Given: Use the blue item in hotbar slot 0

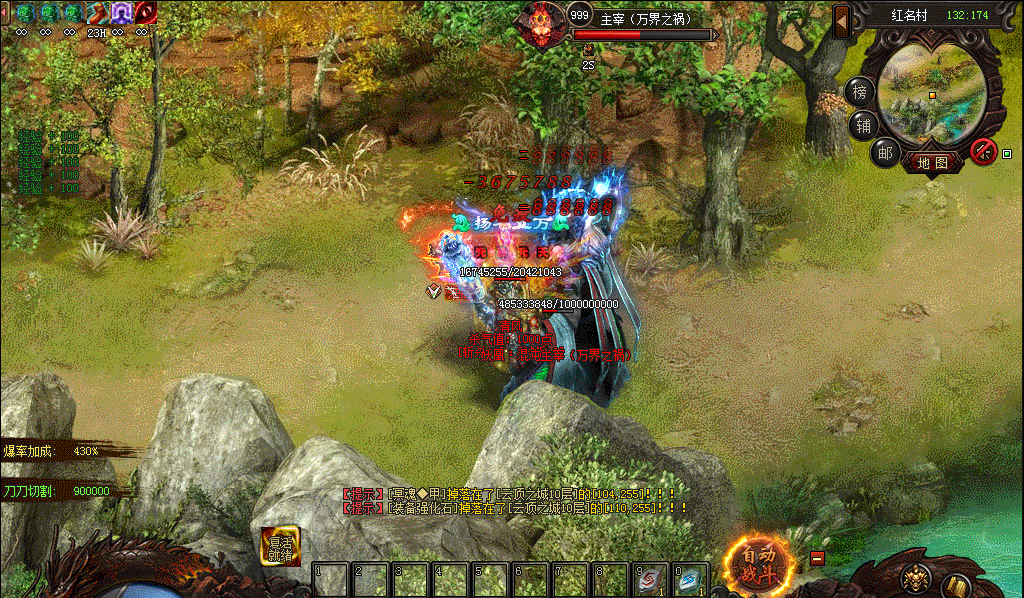Looking at the screenshot, I should pyautogui.click(x=691, y=580).
